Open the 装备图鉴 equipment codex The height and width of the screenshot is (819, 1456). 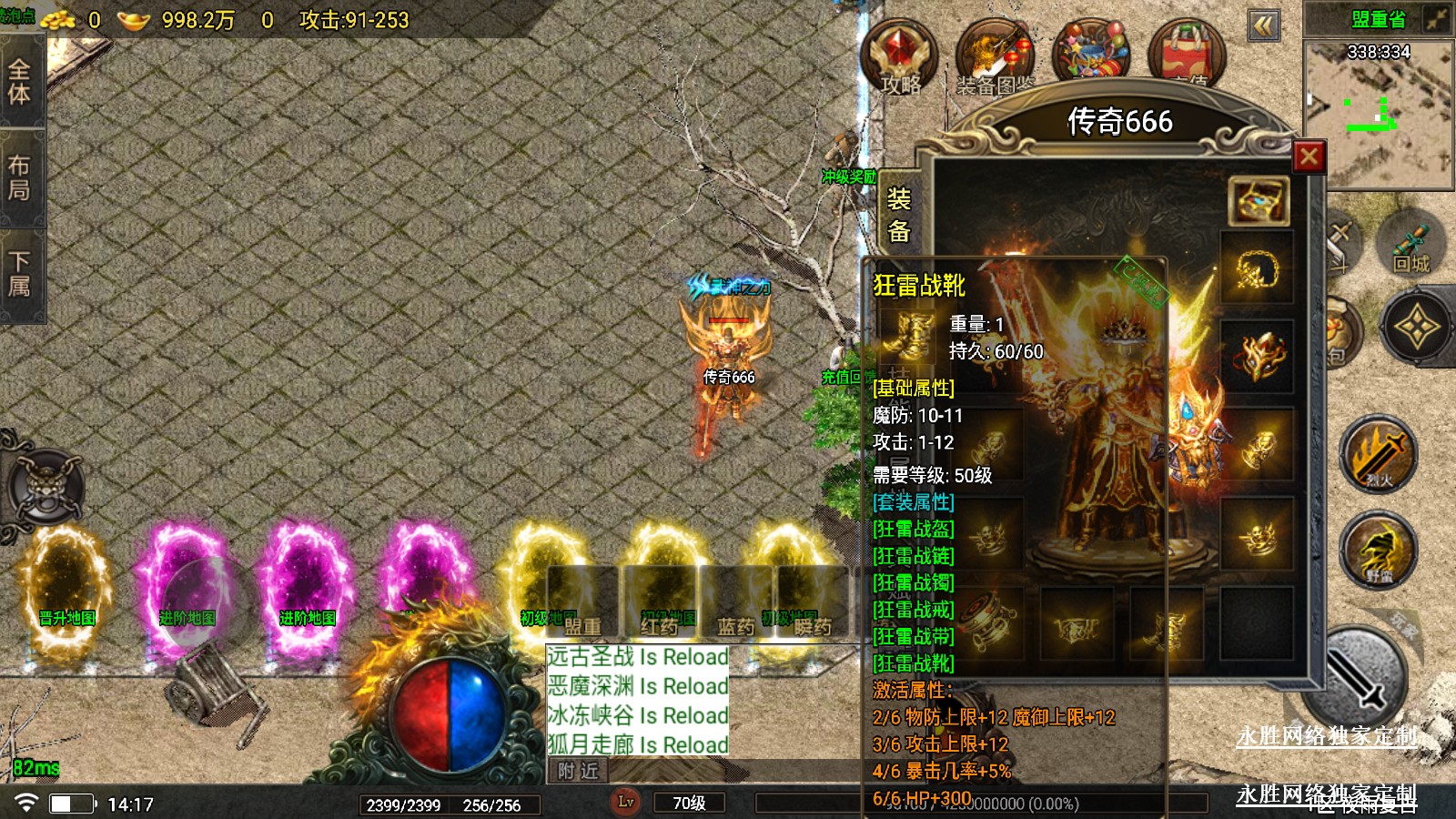[x=995, y=56]
